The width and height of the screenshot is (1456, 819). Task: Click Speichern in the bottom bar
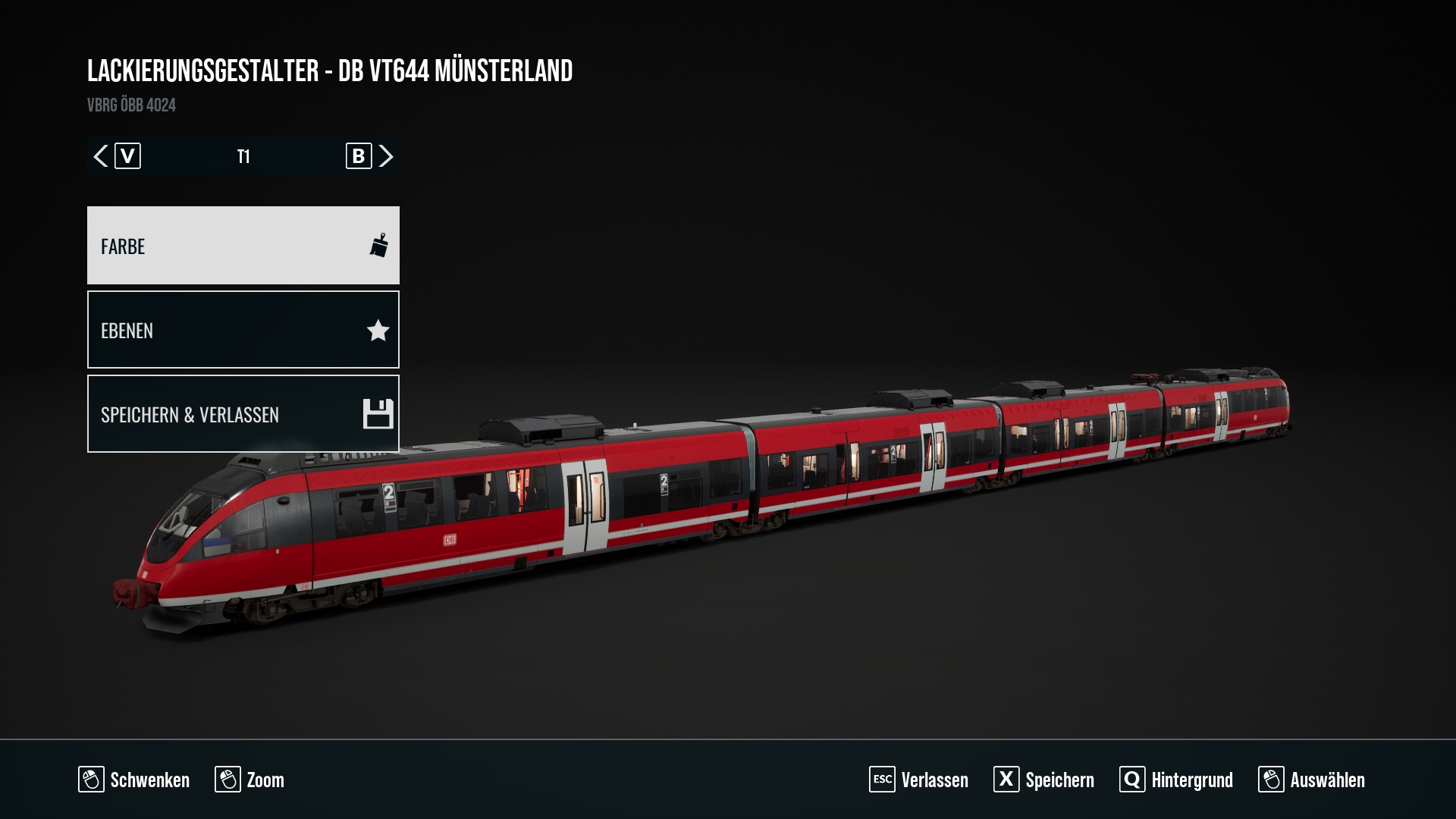click(1043, 780)
